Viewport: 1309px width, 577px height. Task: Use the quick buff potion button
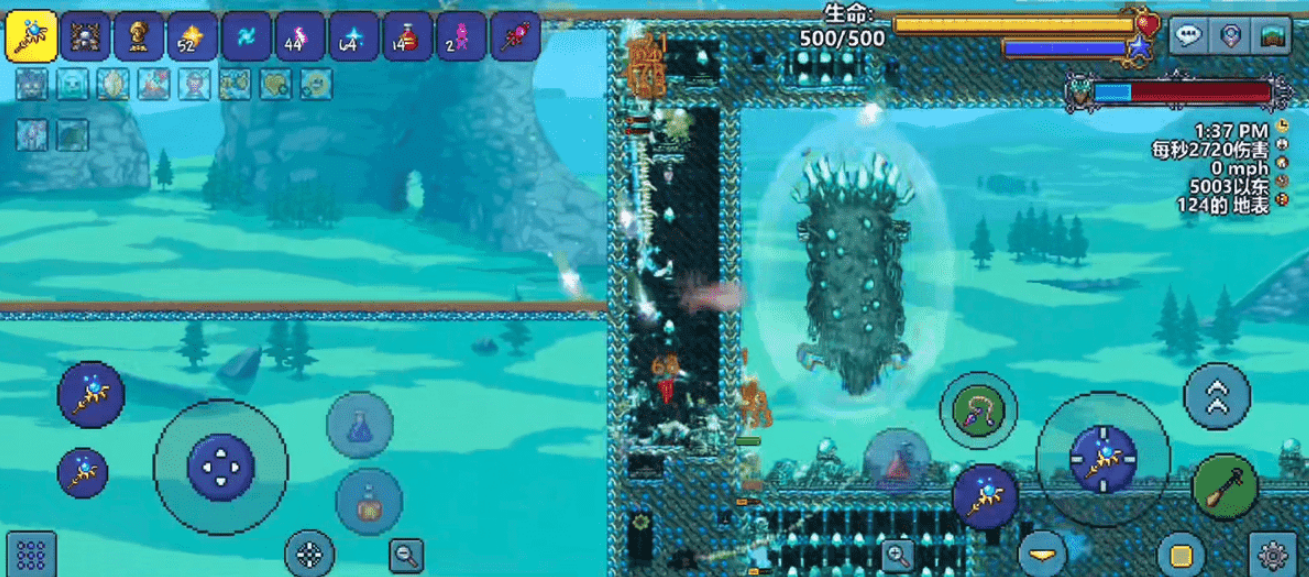[x=368, y=504]
